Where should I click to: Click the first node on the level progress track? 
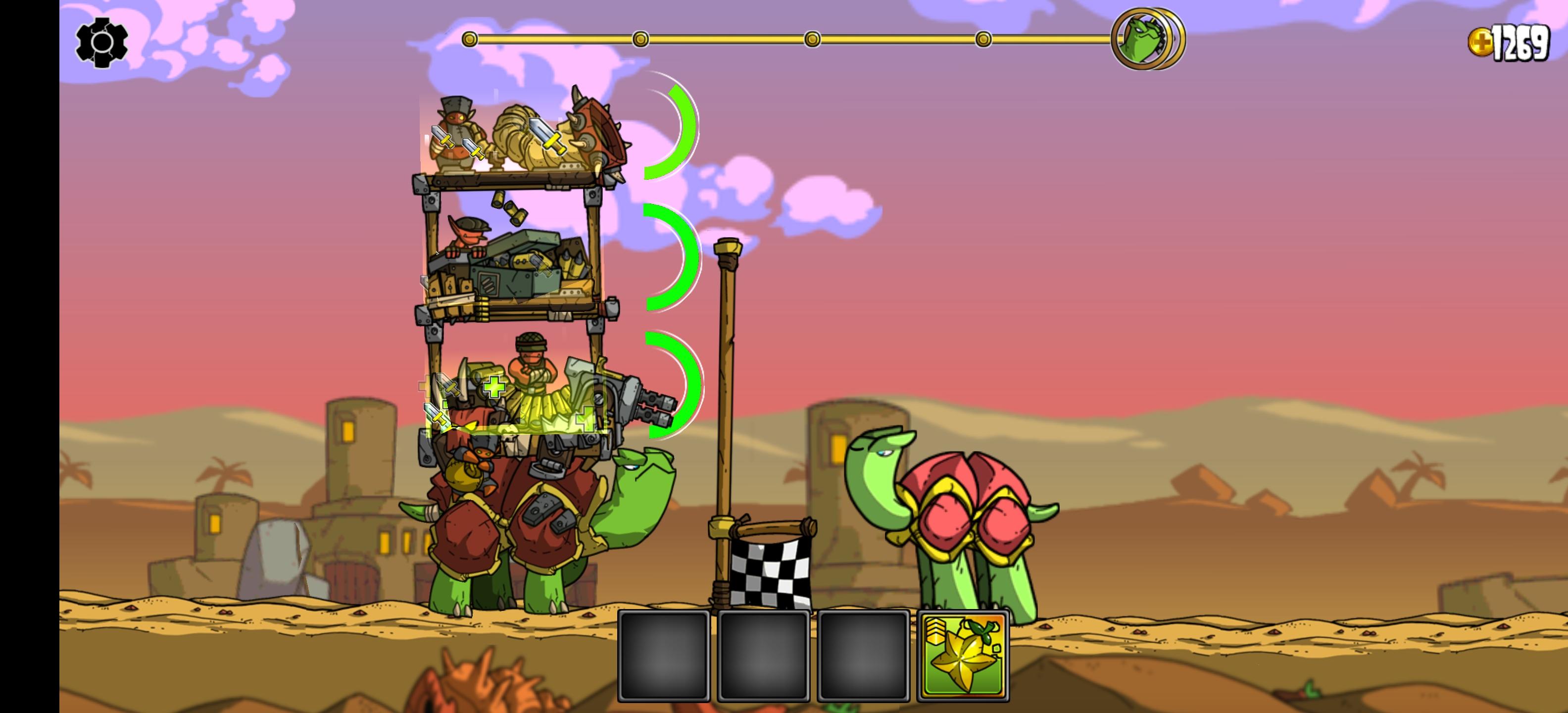[x=469, y=40]
